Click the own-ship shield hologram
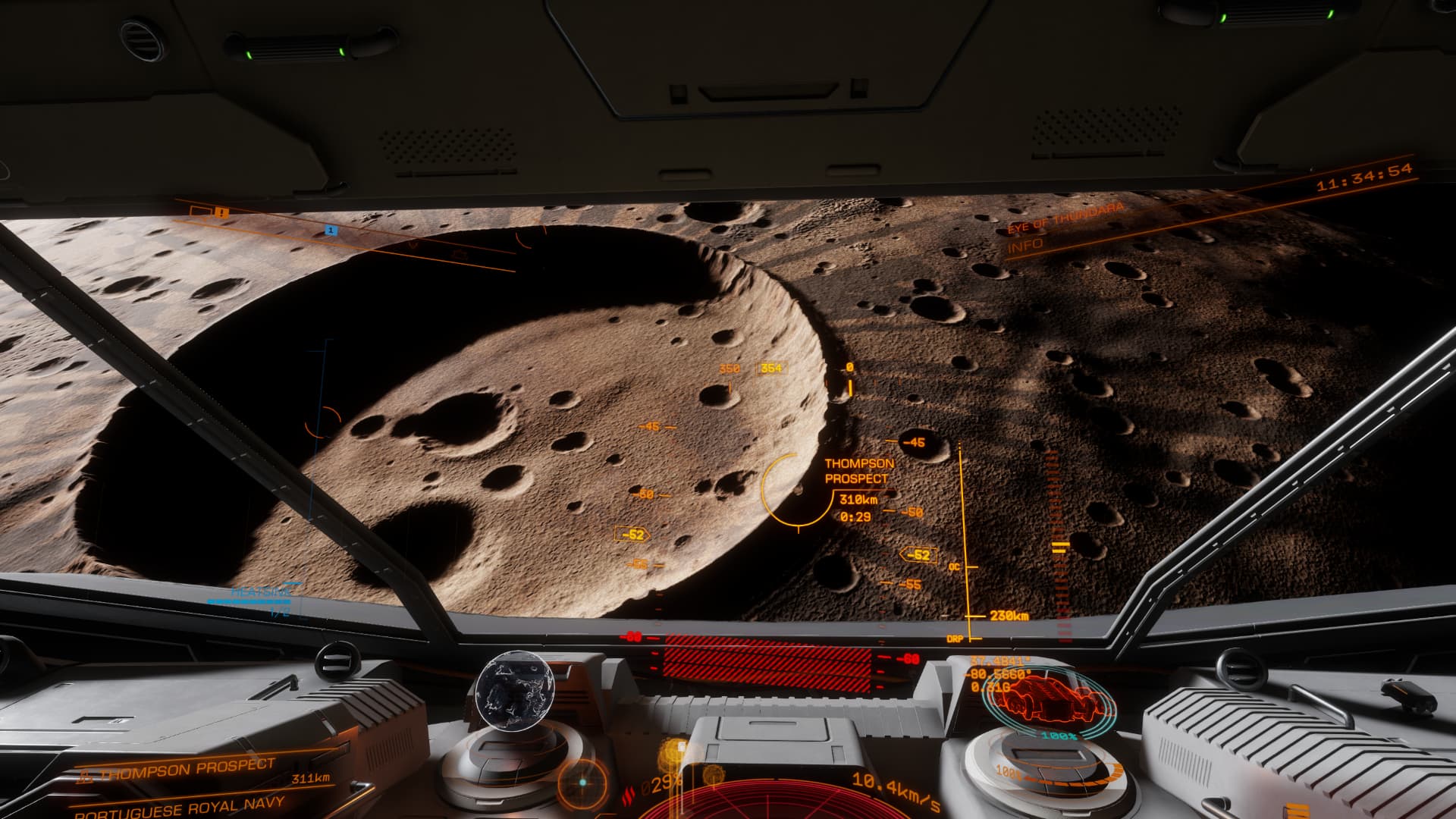1456x819 pixels. (1050, 697)
